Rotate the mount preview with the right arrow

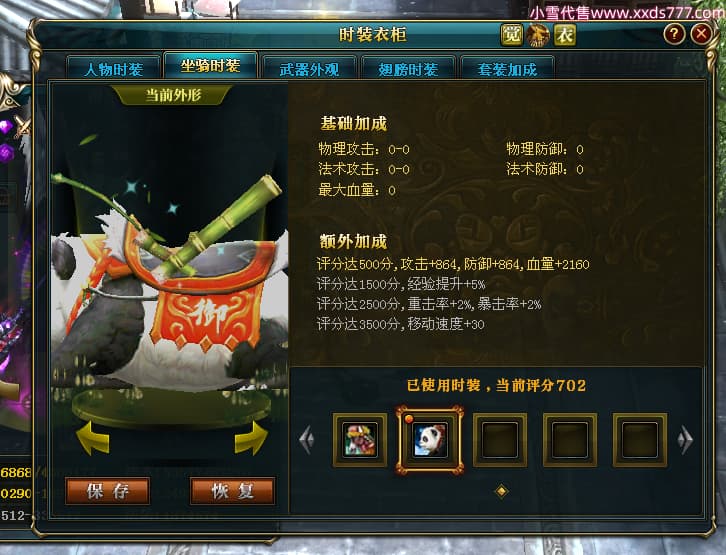(x=250, y=437)
